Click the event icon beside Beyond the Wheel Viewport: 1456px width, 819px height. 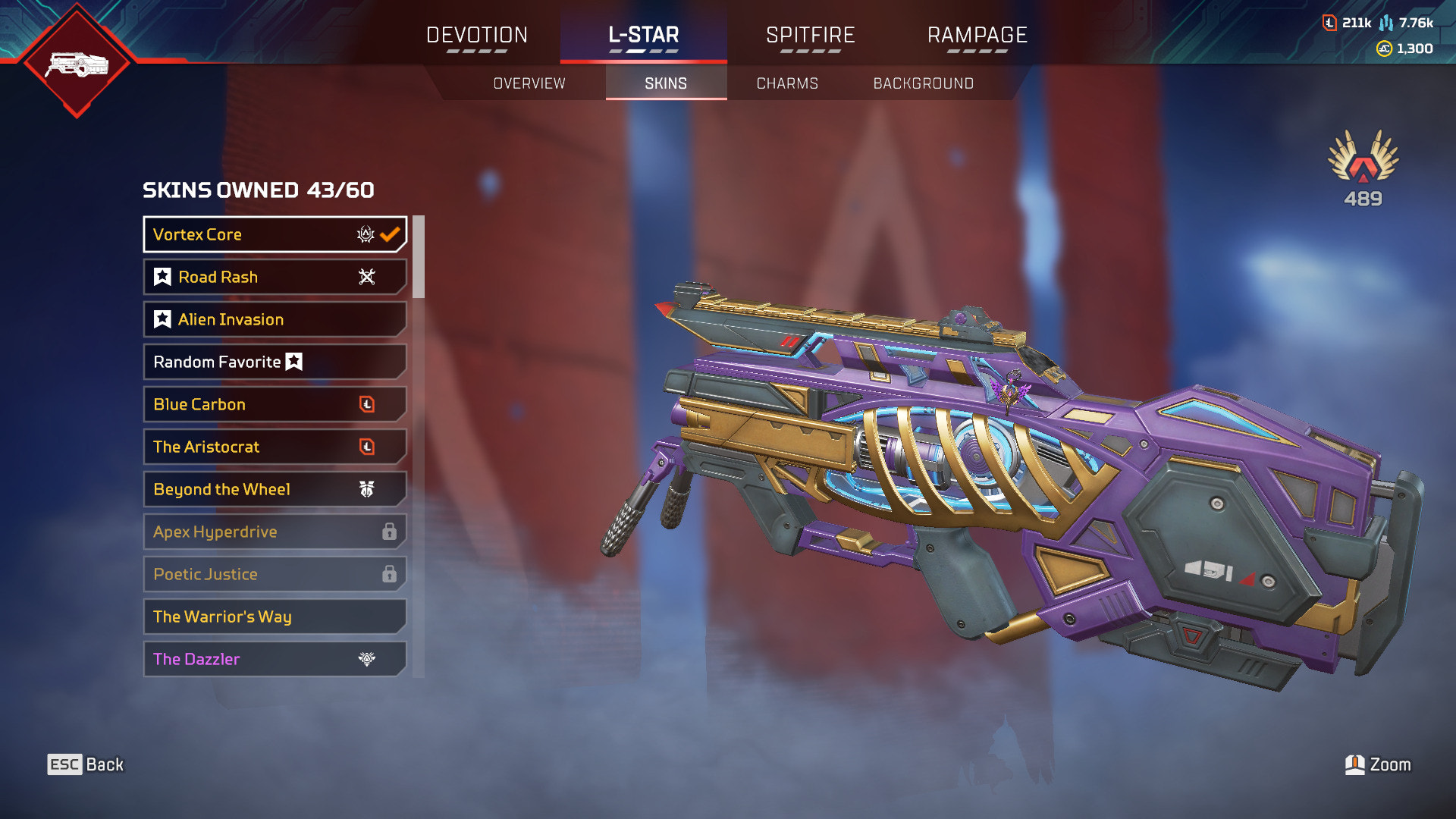coord(368,490)
